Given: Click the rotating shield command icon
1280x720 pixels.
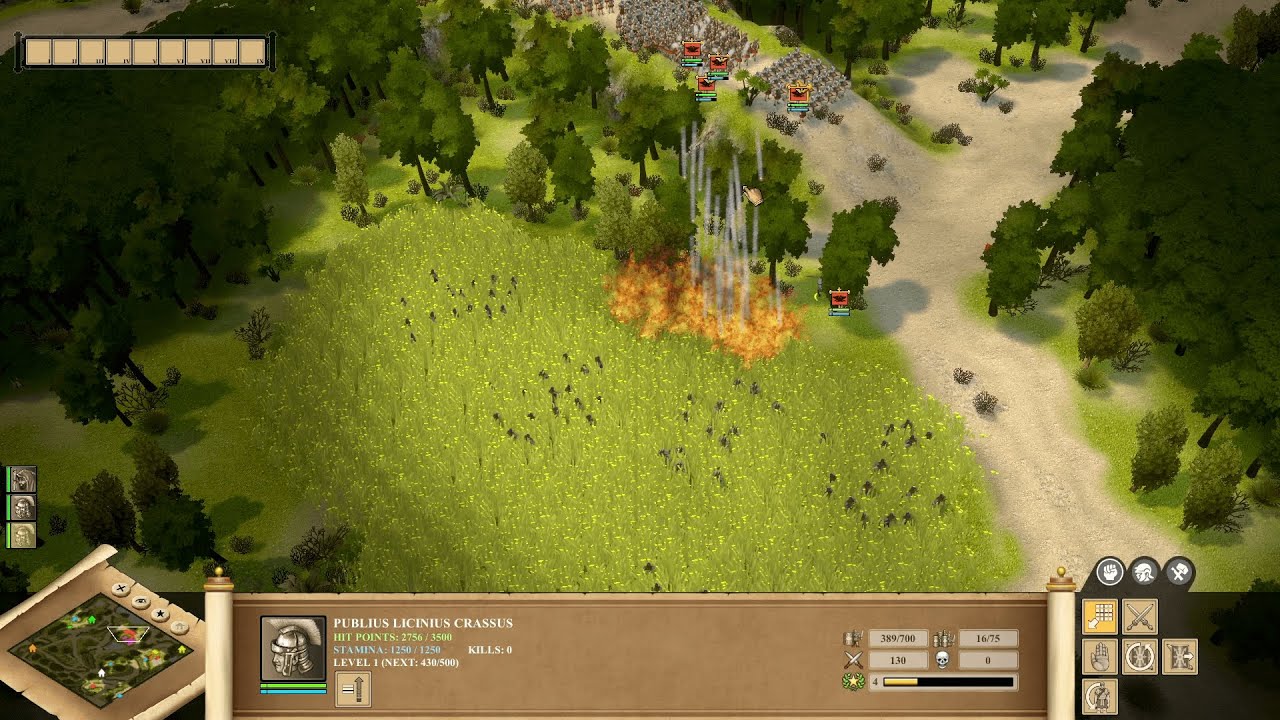Looking at the screenshot, I should click(x=1140, y=657).
